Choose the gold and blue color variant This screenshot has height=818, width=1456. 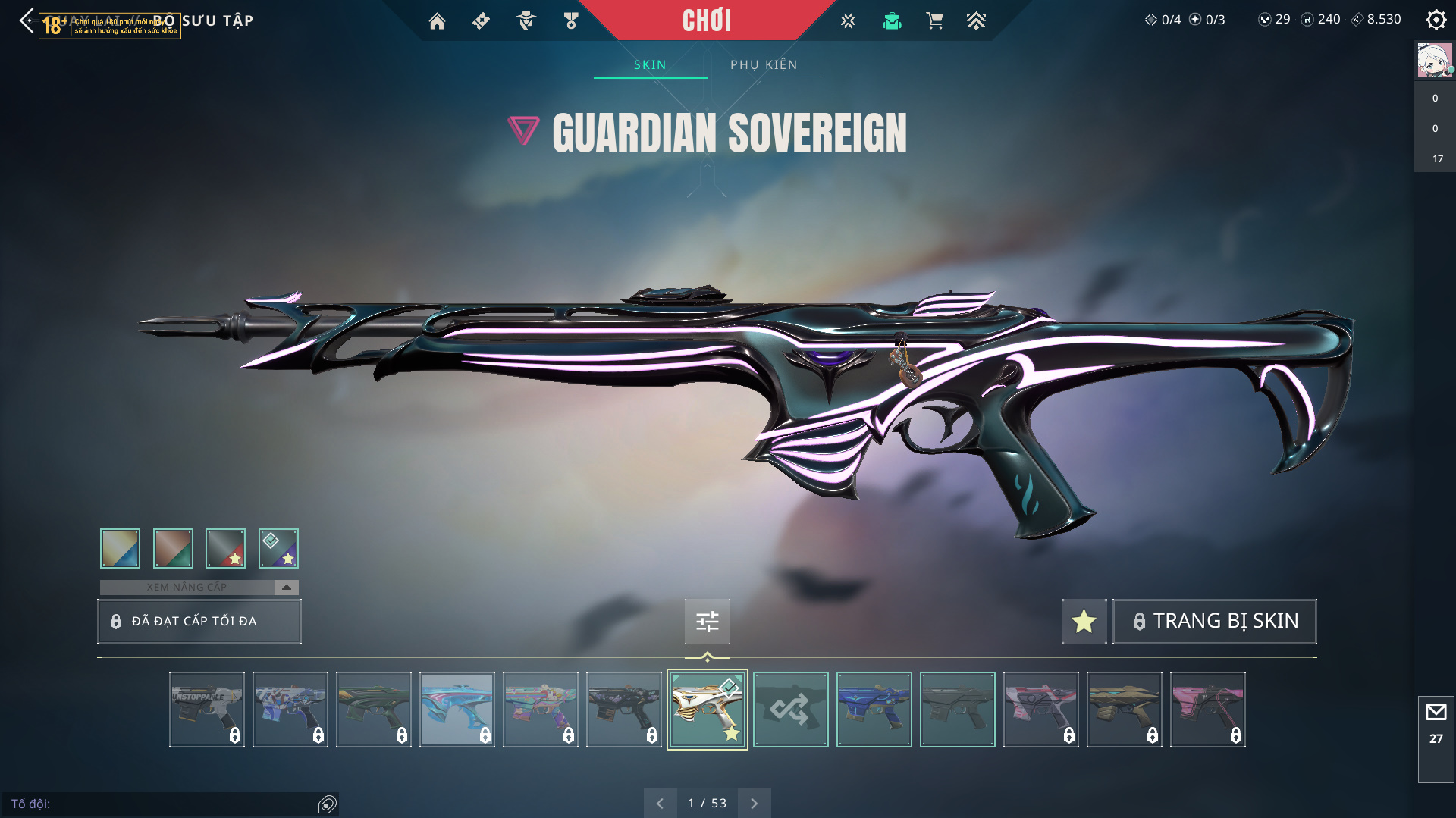tap(121, 548)
